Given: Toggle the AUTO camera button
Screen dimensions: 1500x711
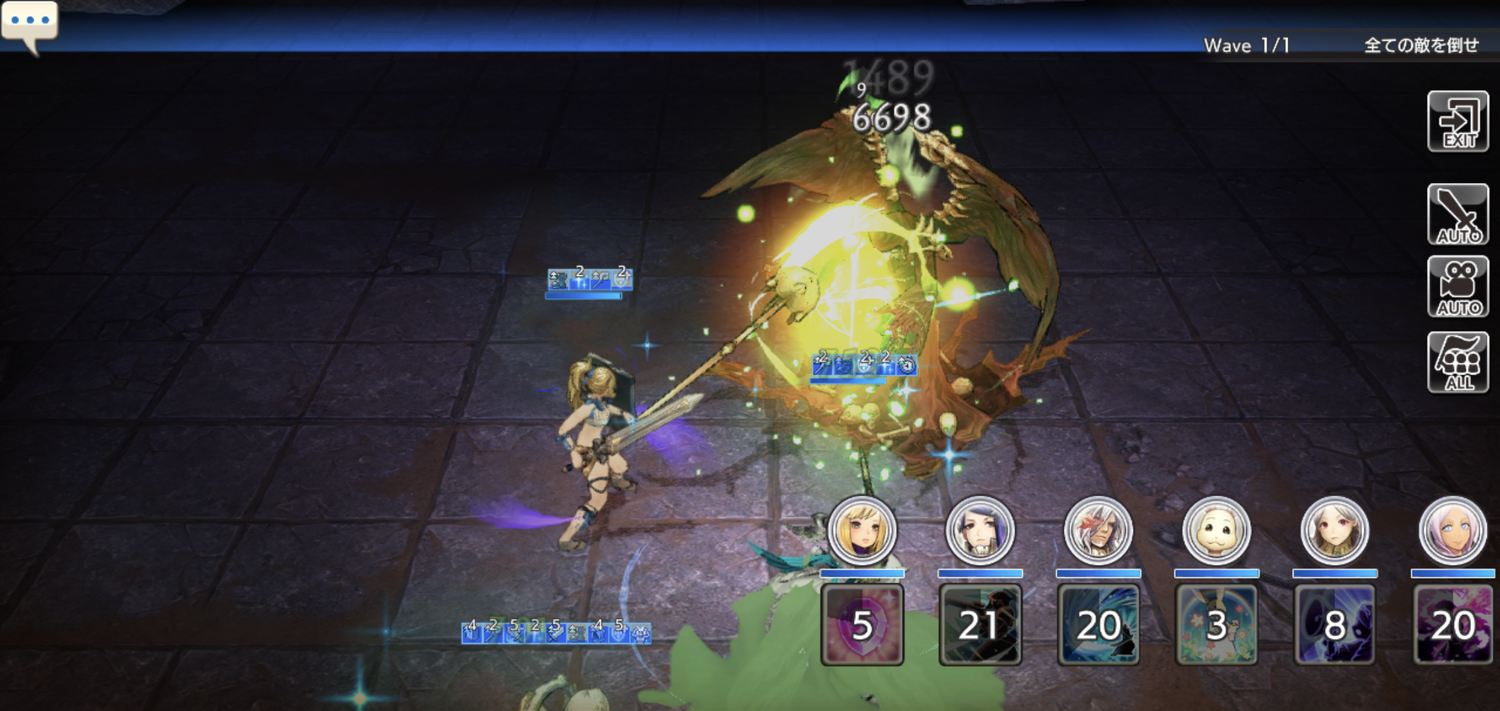Looking at the screenshot, I should (x=1458, y=286).
